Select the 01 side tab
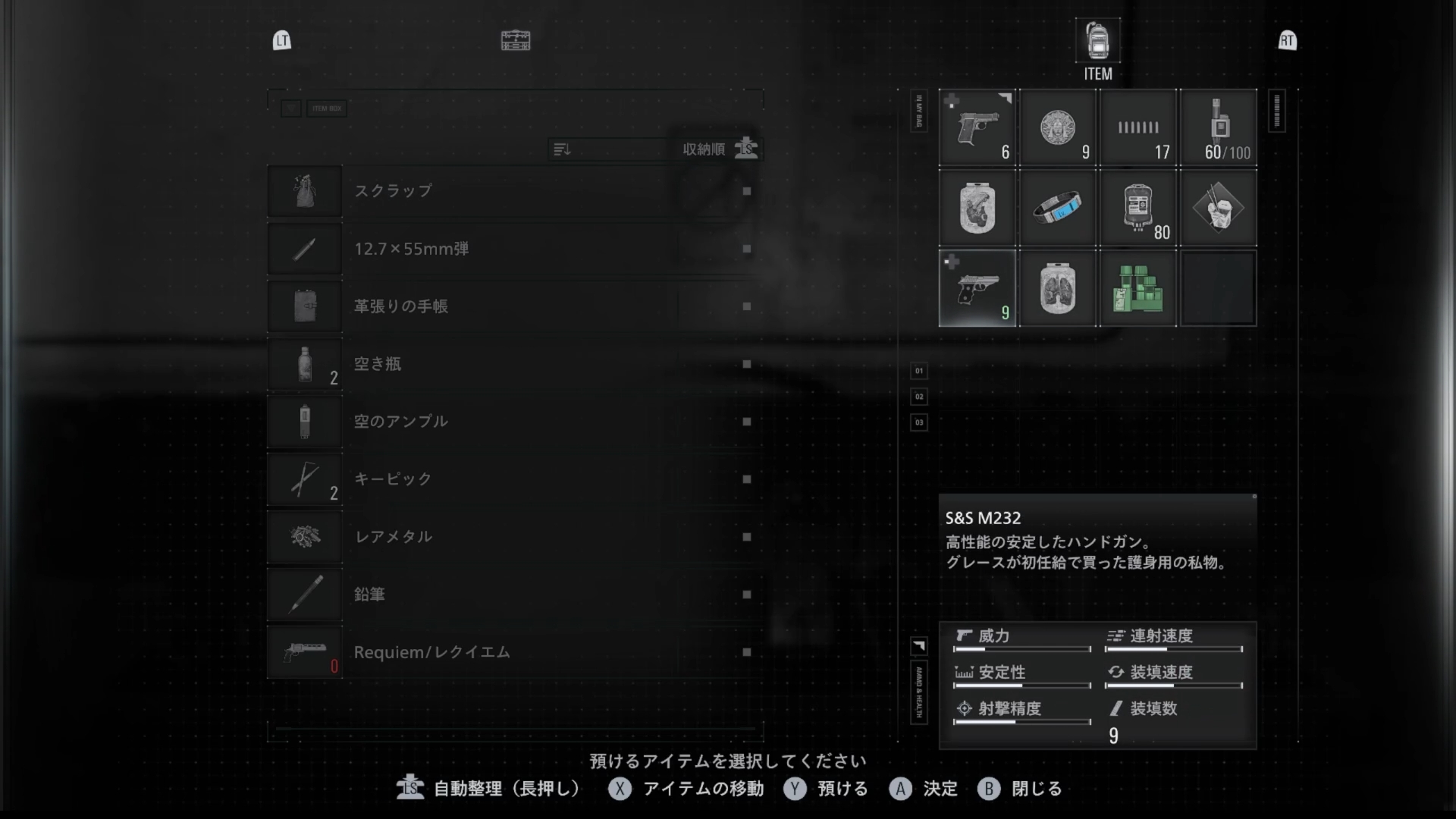 pyautogui.click(x=918, y=371)
